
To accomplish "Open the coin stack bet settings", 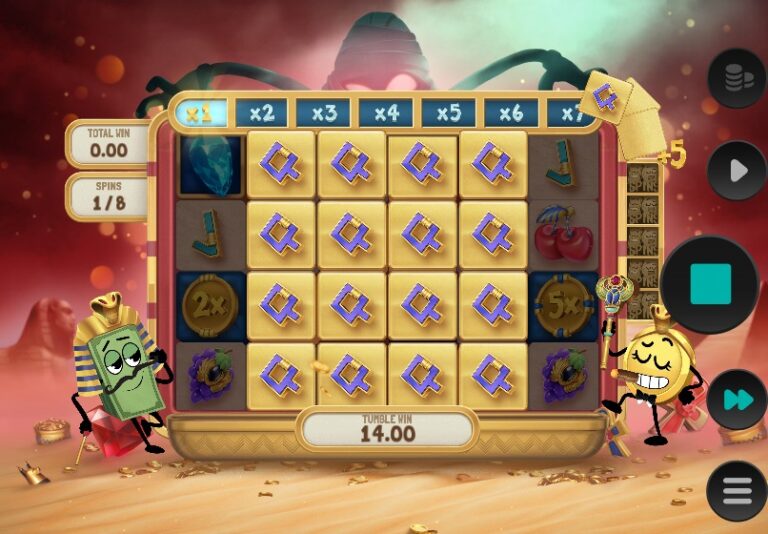I will point(737,78).
